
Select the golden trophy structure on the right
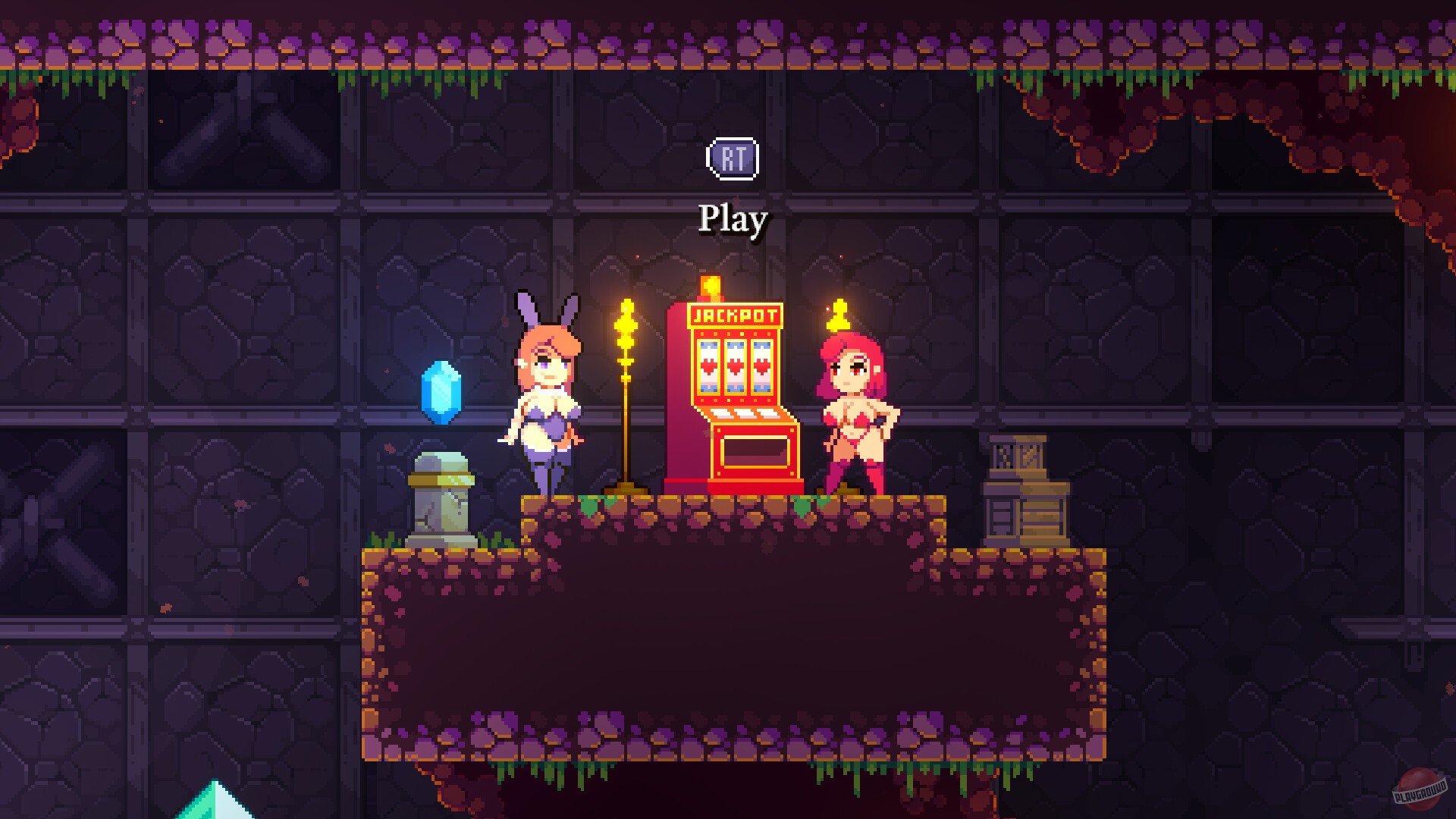click(x=1023, y=485)
